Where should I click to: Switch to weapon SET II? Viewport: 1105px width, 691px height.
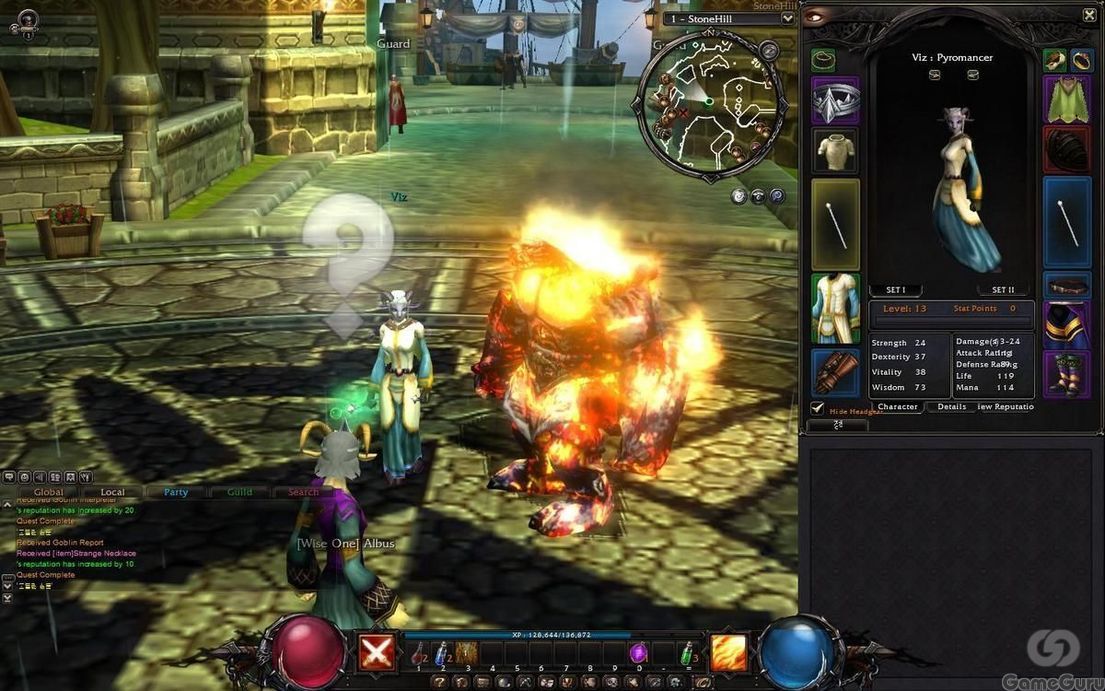[1003, 290]
